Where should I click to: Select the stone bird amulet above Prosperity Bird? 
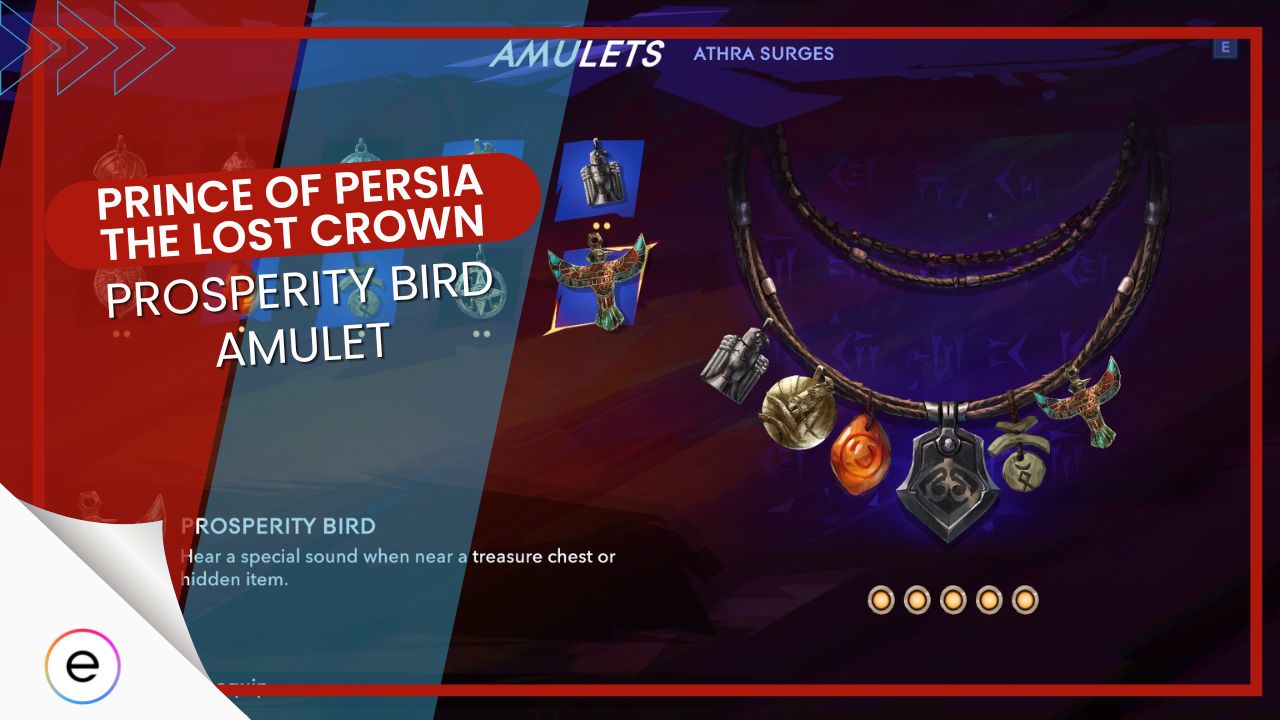pyautogui.click(x=600, y=180)
